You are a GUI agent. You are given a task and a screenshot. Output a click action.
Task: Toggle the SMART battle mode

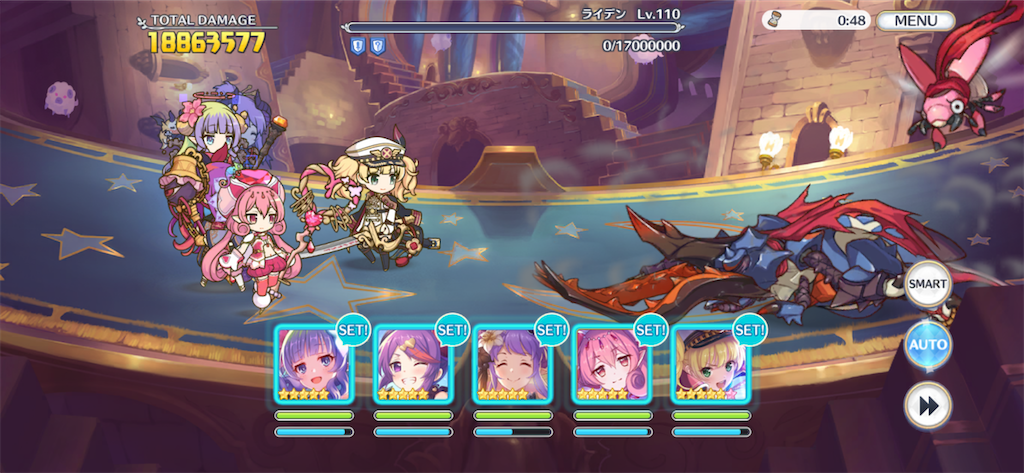927,284
